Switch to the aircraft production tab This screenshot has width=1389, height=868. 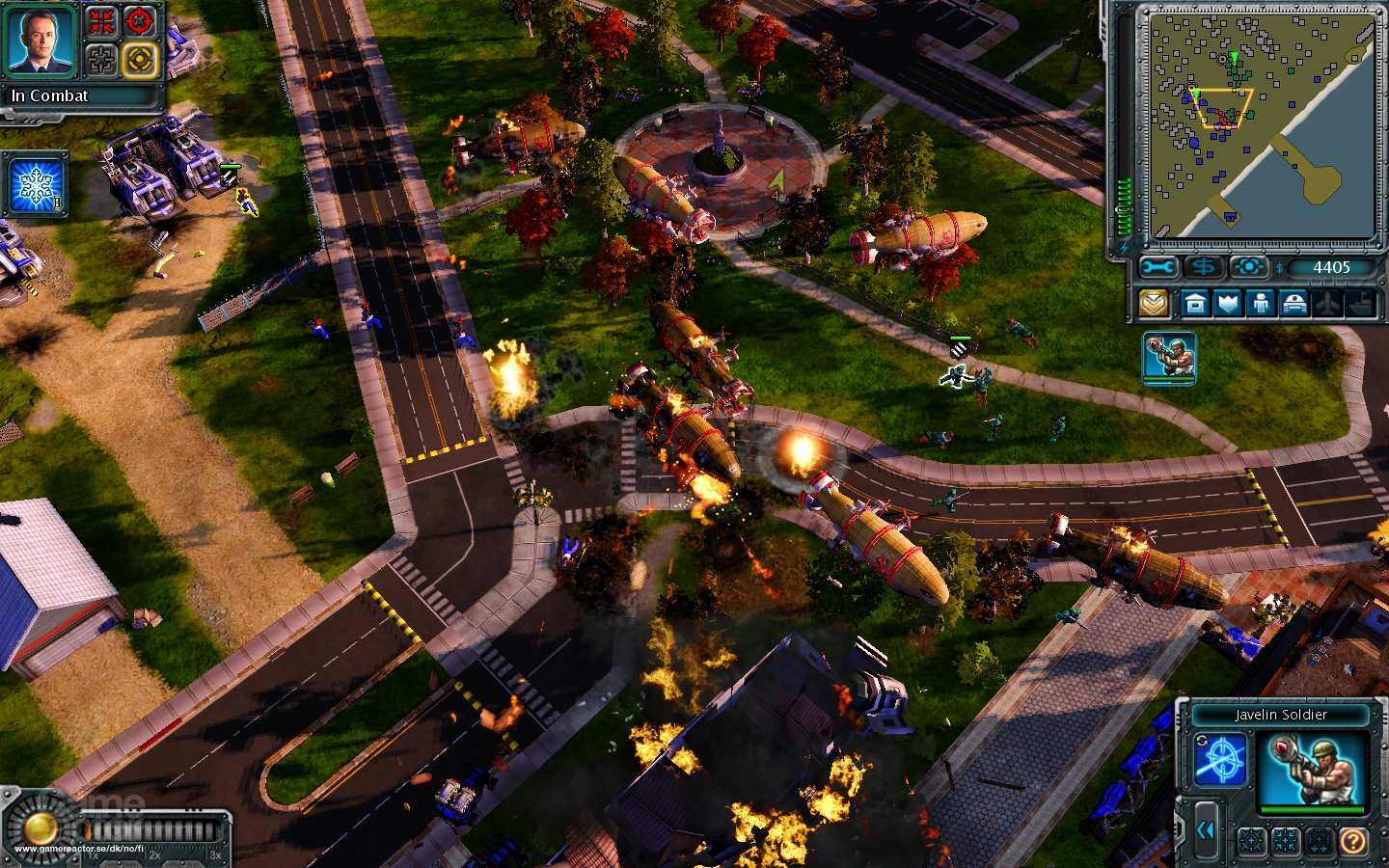(1327, 303)
